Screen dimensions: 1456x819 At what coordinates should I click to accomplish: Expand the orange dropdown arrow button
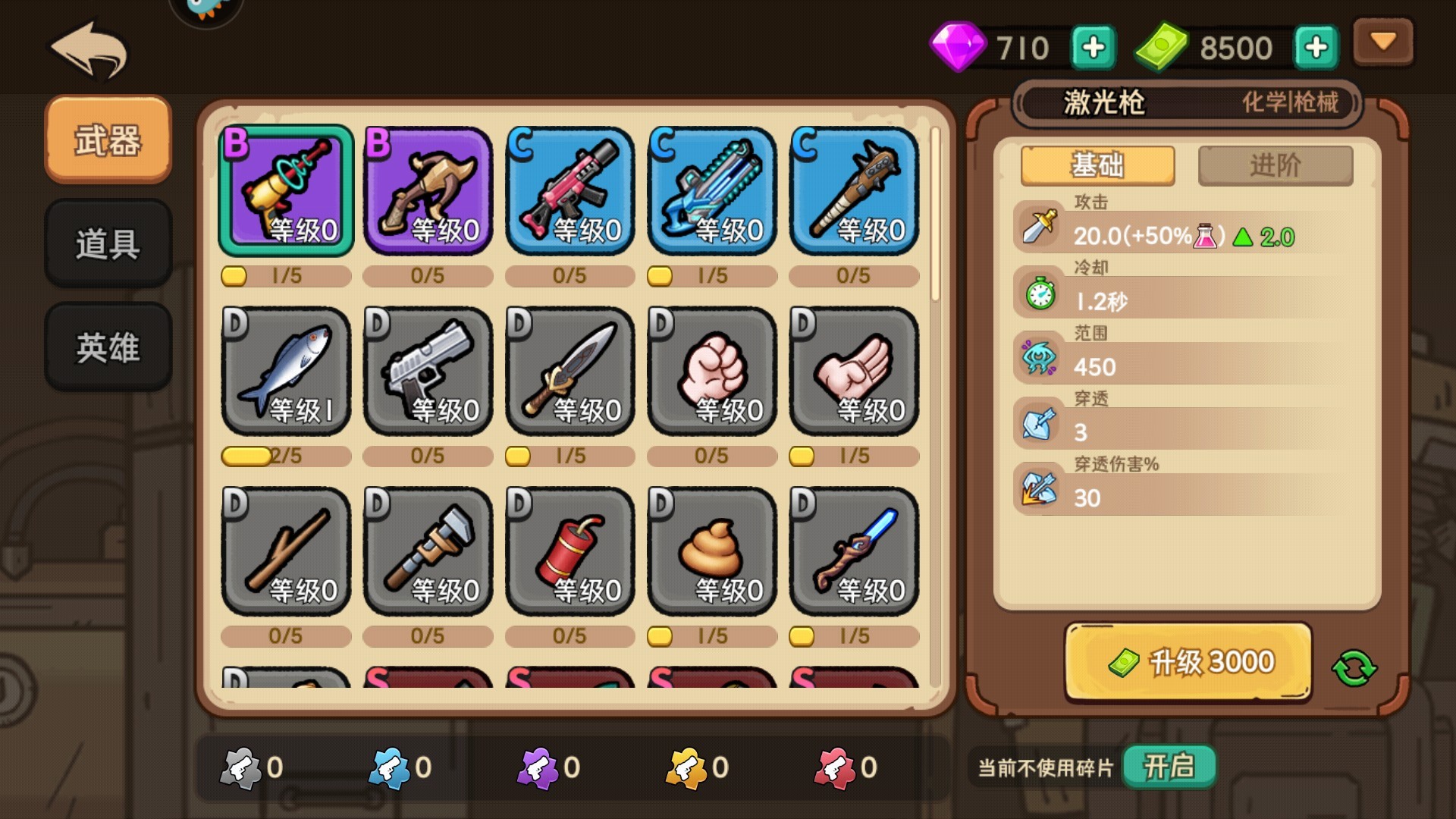click(1383, 42)
